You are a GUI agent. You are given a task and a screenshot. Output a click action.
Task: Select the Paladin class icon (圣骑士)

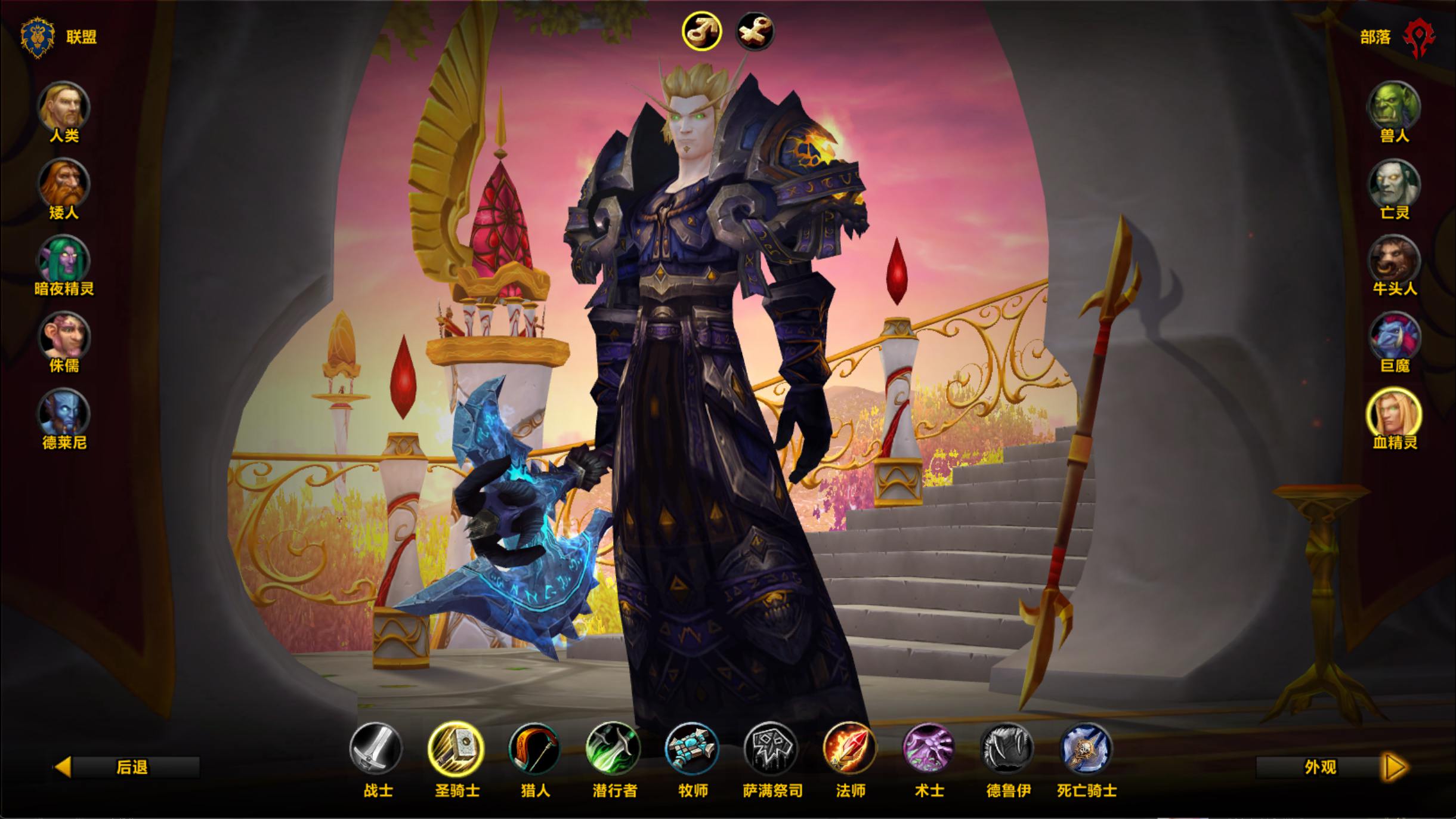coord(456,748)
